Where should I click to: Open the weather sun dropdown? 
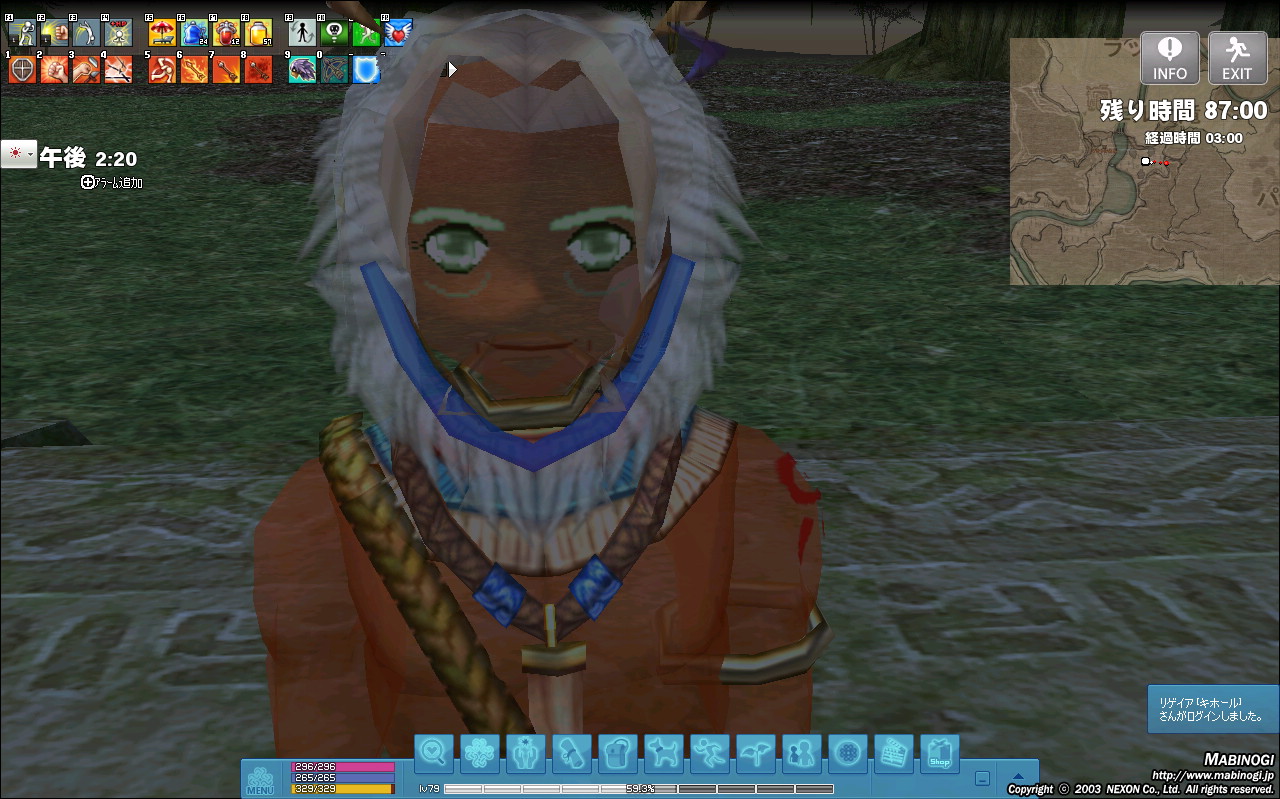click(18, 154)
